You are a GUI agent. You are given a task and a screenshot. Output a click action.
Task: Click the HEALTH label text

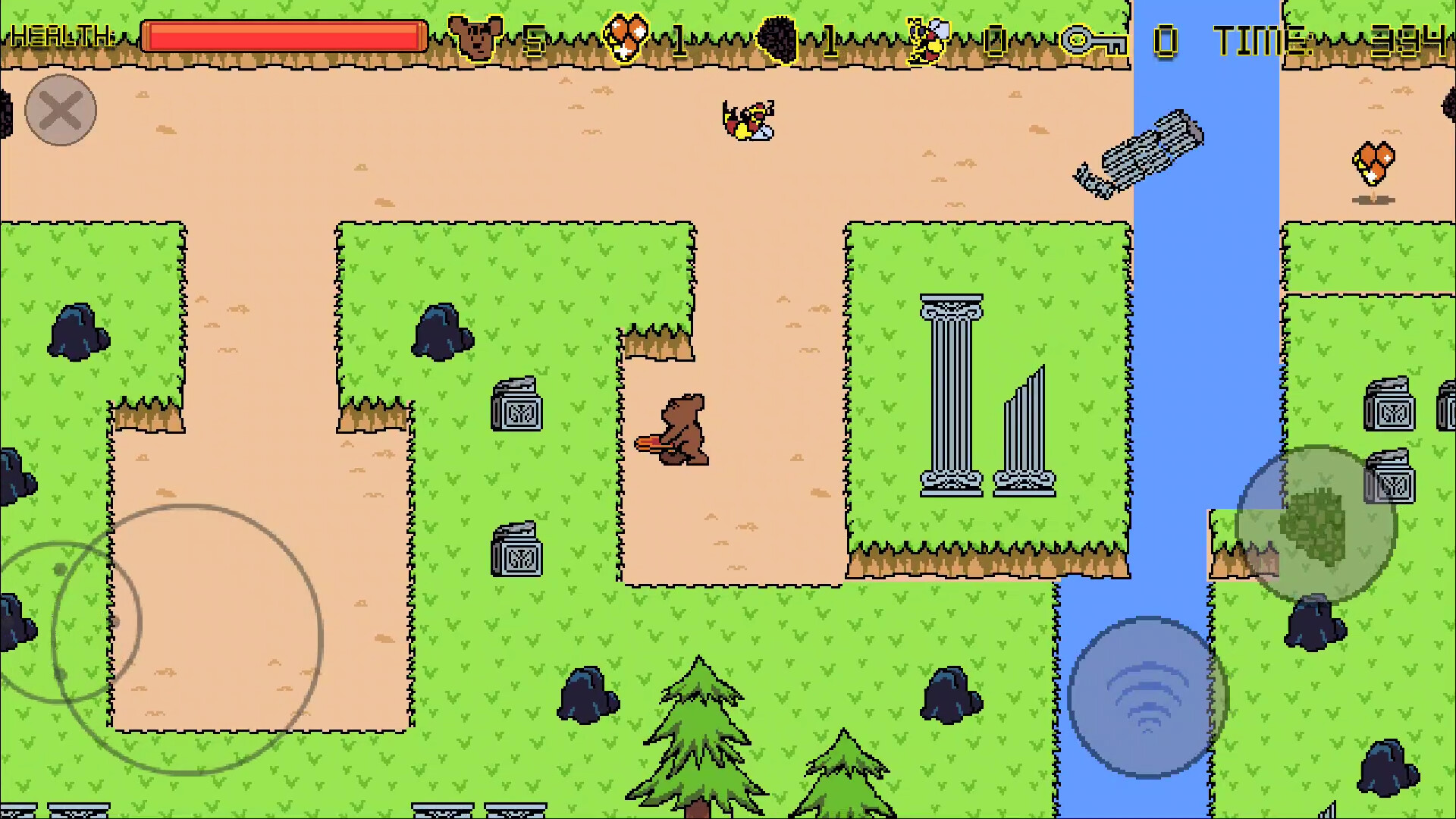click(64, 36)
